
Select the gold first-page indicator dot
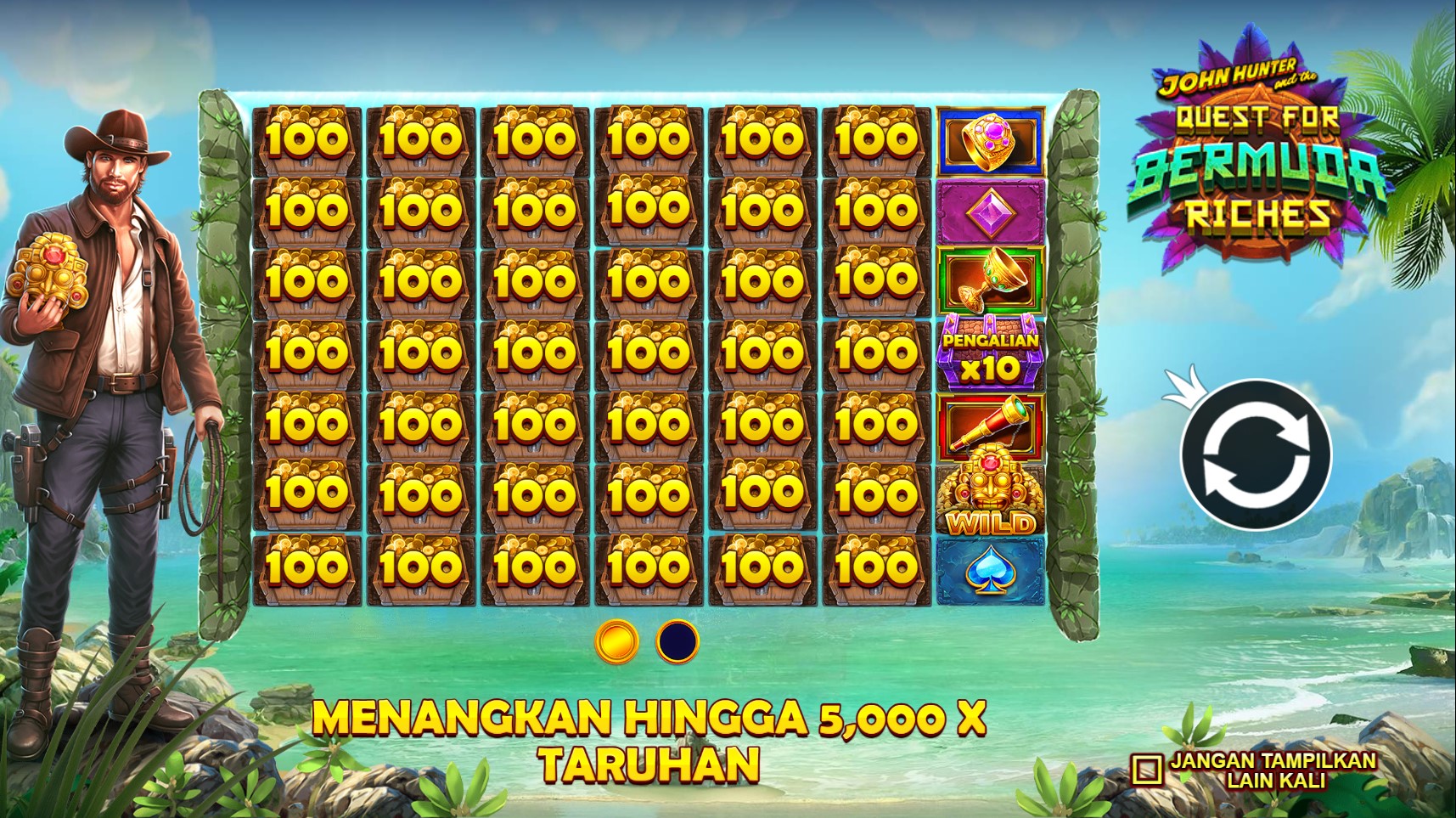617,641
